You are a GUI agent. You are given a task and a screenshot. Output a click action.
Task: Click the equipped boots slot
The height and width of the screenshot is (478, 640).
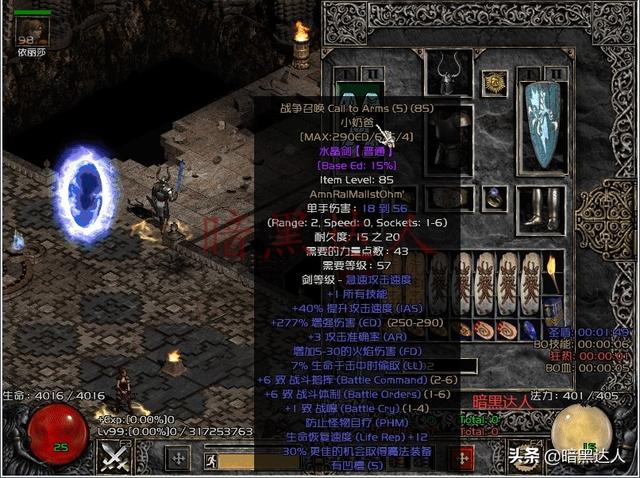click(x=548, y=207)
